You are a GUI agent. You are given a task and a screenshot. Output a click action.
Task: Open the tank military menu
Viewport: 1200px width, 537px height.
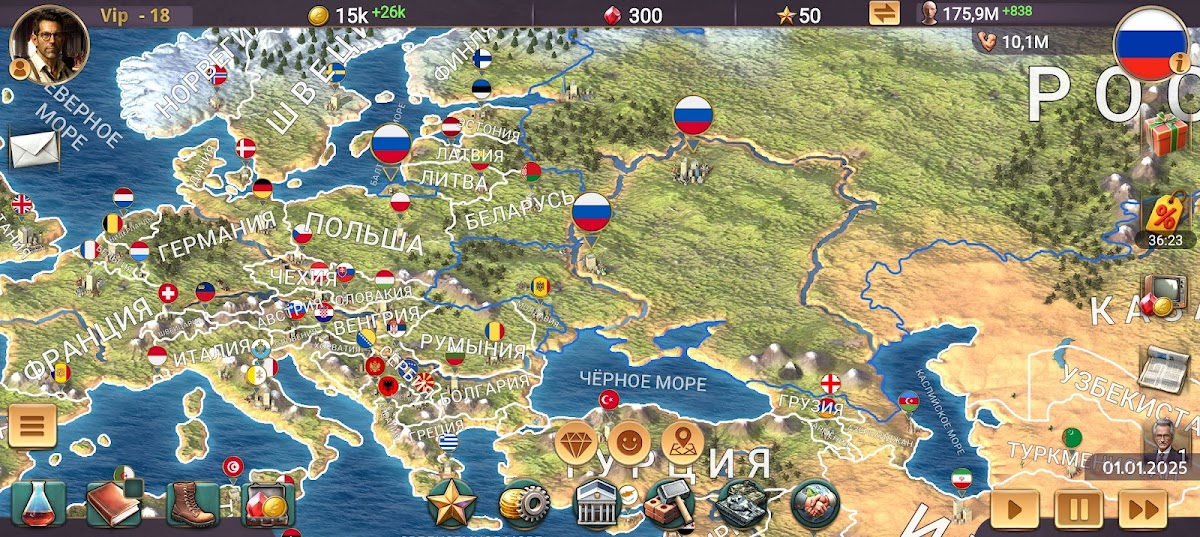click(742, 505)
